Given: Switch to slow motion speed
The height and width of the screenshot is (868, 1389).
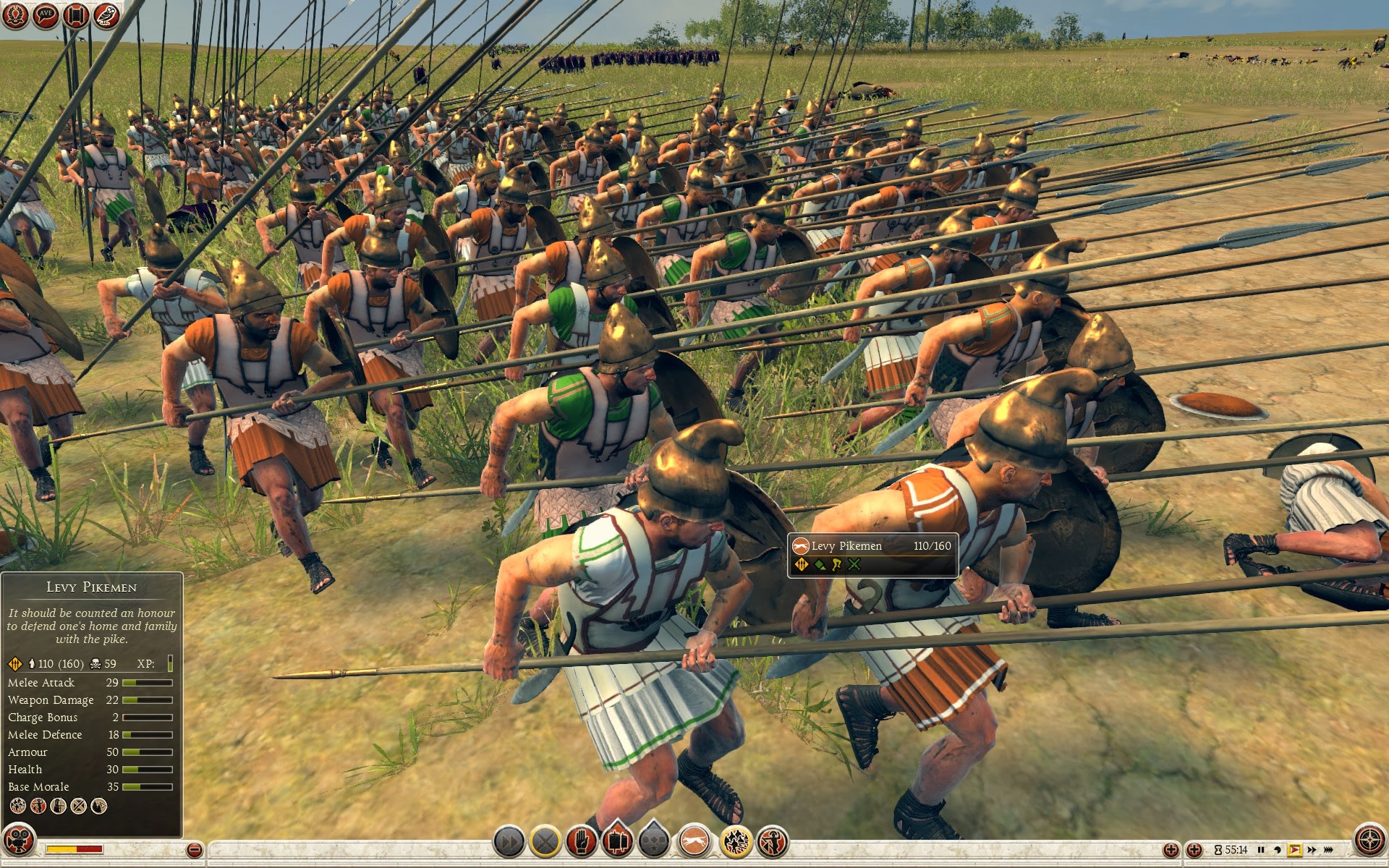Looking at the screenshot, I should coord(1278,850).
